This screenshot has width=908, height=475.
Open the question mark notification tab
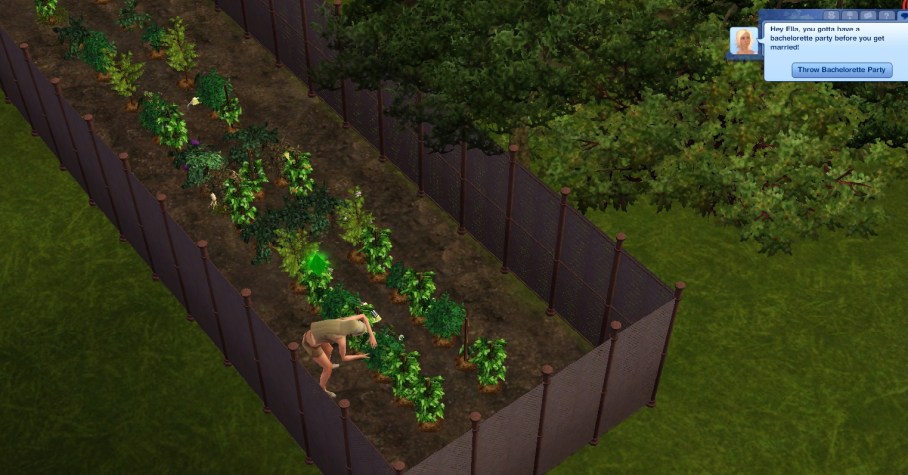886,15
